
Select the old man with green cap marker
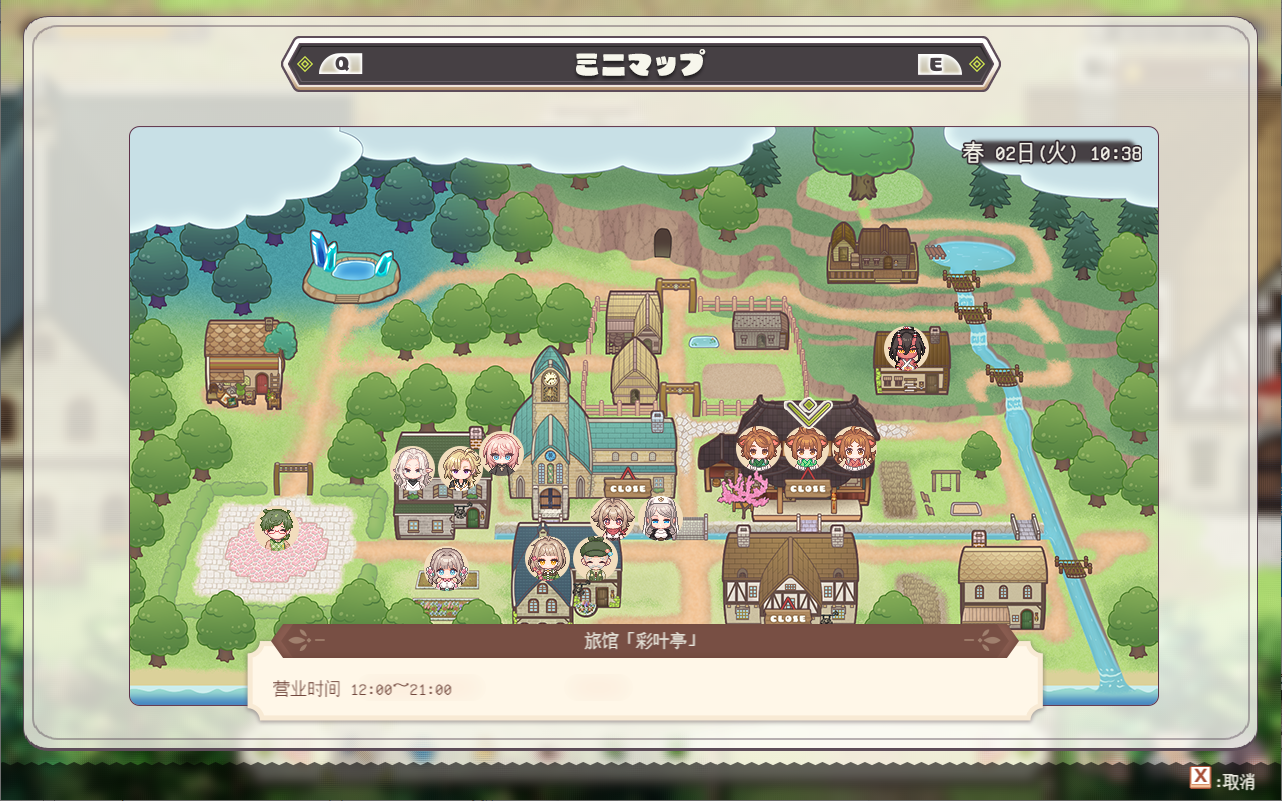(x=595, y=560)
